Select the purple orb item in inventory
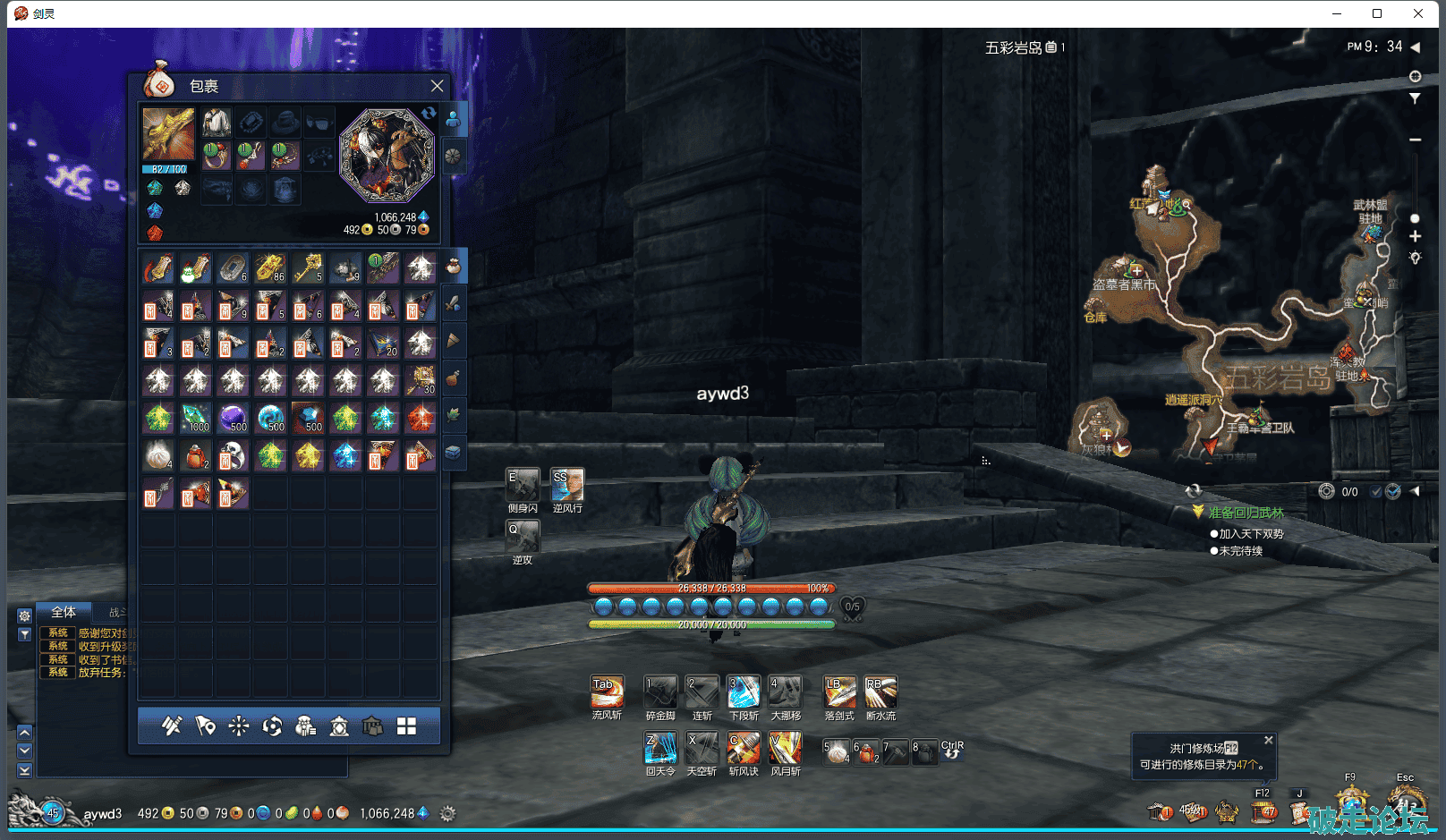 pyautogui.click(x=233, y=418)
